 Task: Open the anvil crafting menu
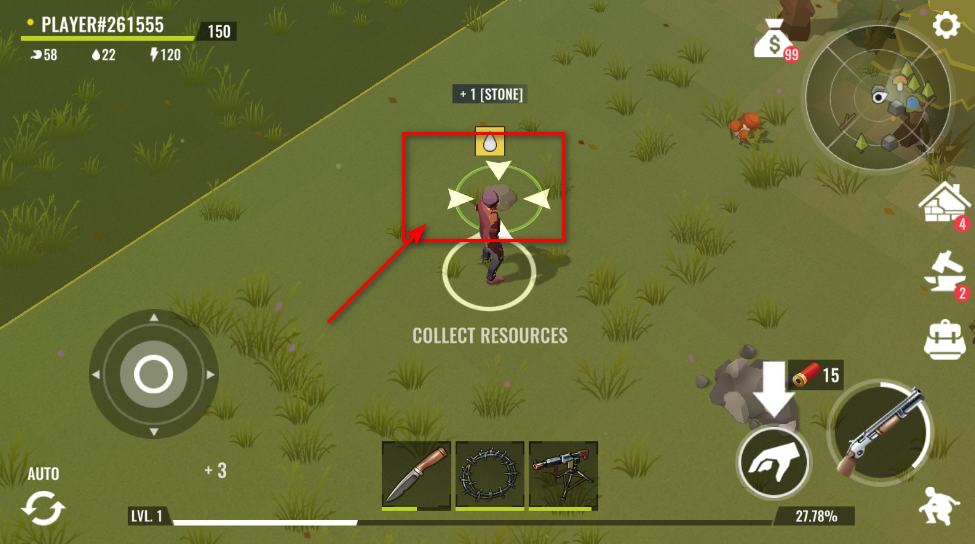click(943, 273)
